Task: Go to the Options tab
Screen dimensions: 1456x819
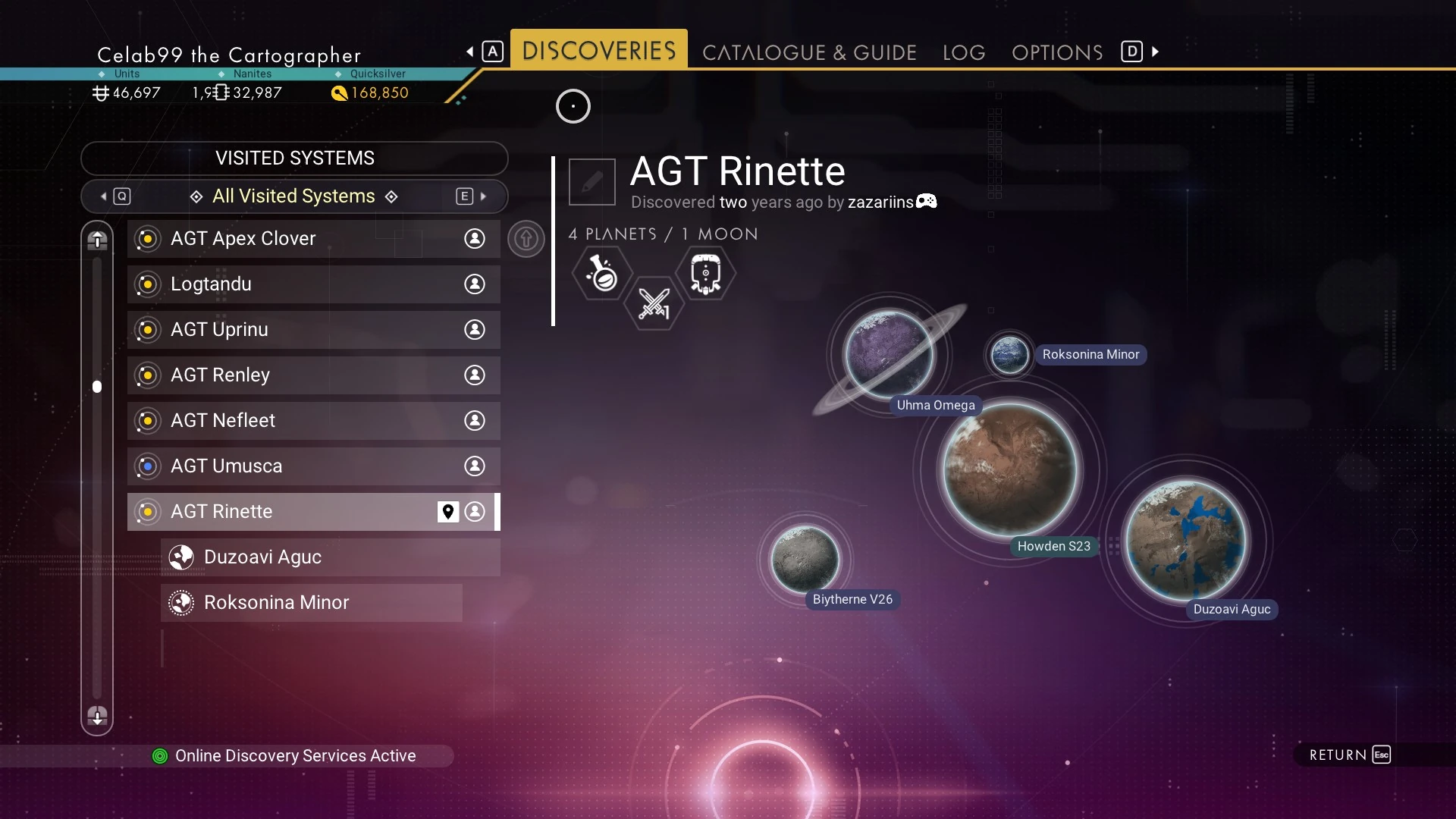Action: coord(1057,52)
